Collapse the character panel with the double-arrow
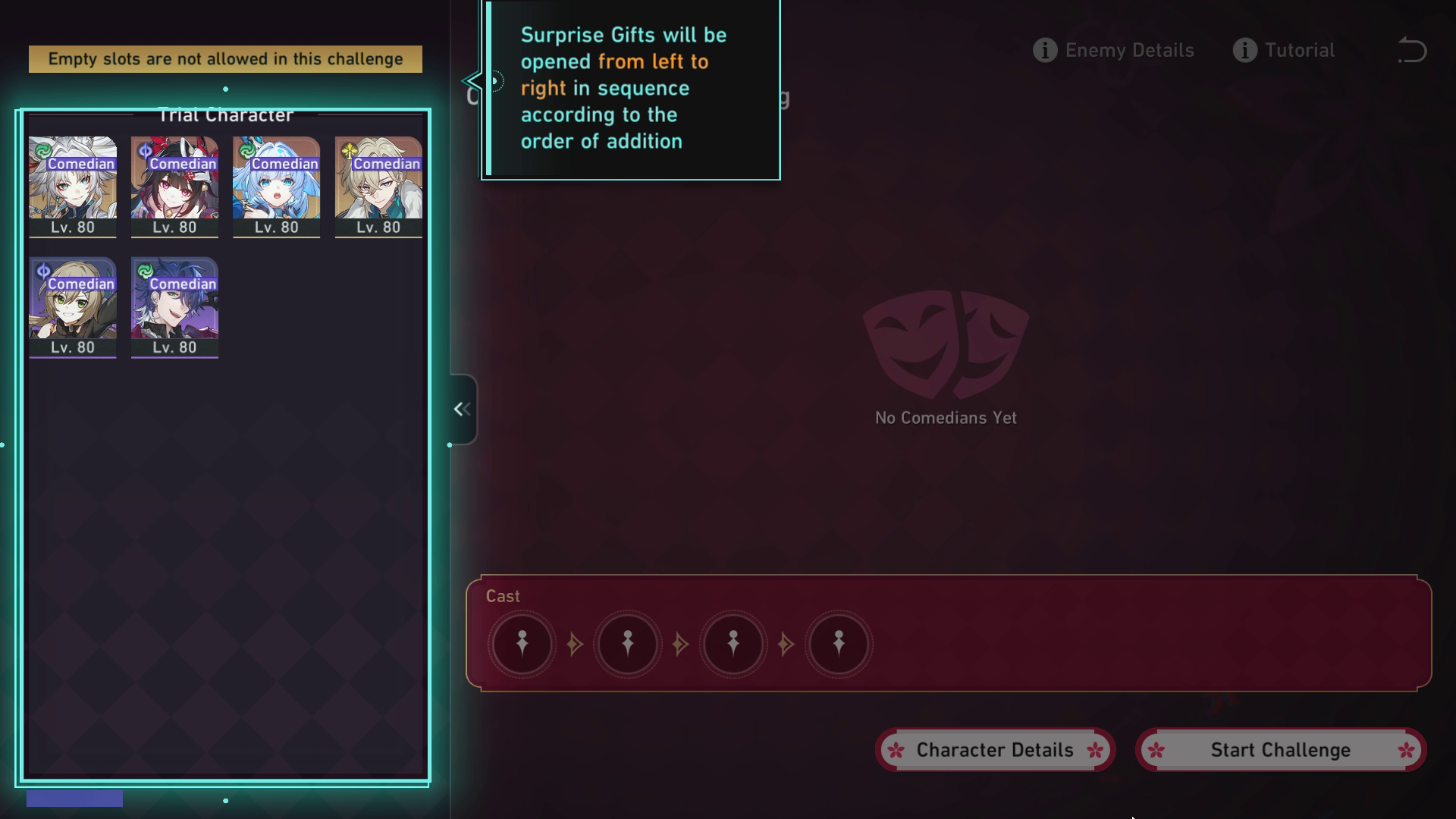Viewport: 1456px width, 819px height. tap(462, 409)
